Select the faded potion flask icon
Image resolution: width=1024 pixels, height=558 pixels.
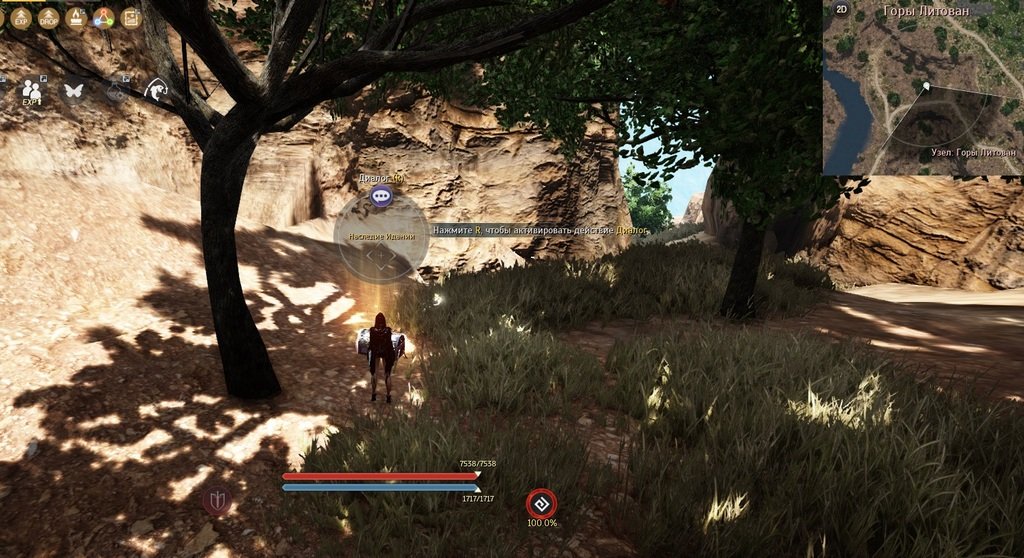pos(116,90)
